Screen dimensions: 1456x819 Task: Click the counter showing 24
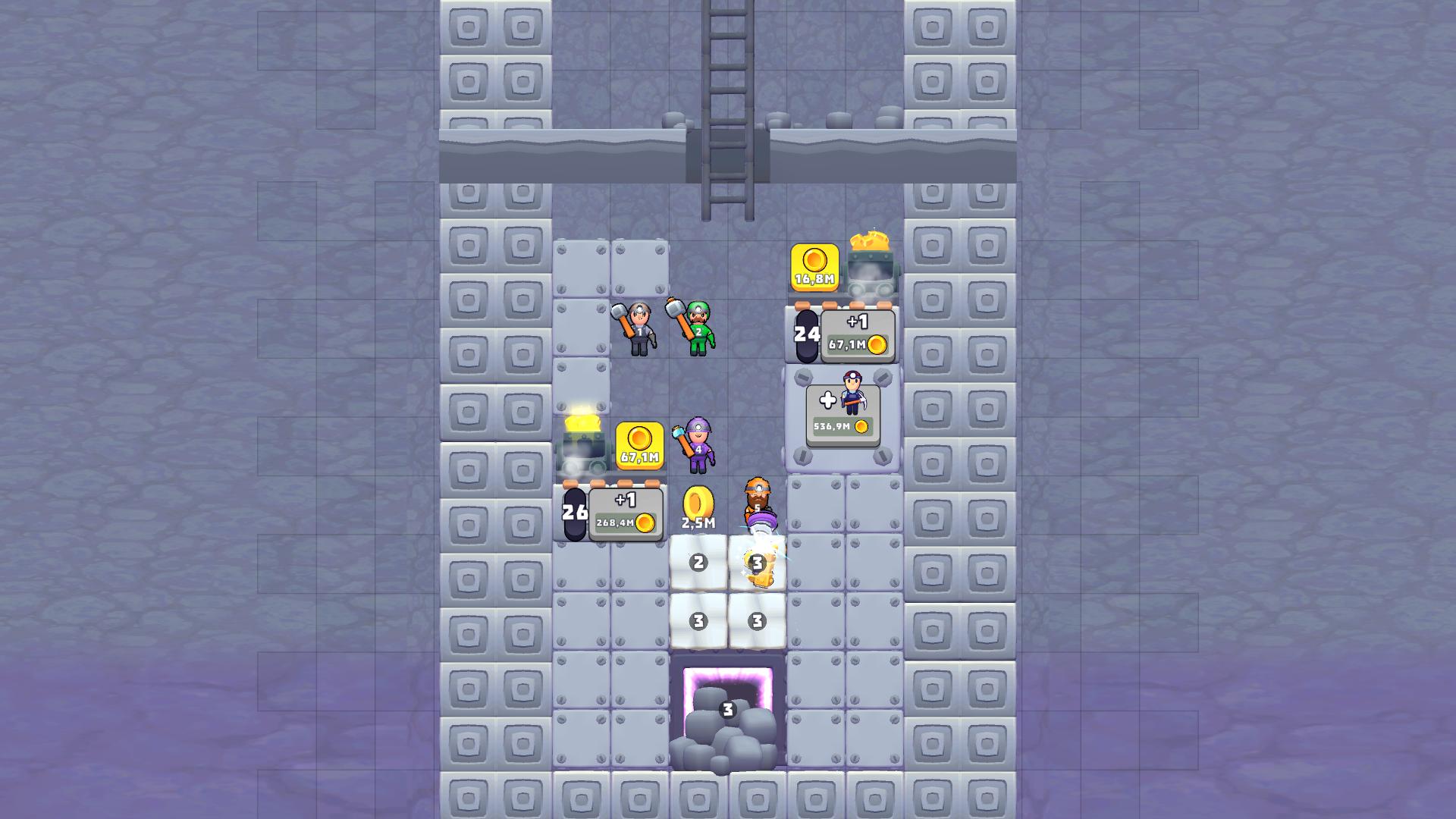(x=807, y=334)
